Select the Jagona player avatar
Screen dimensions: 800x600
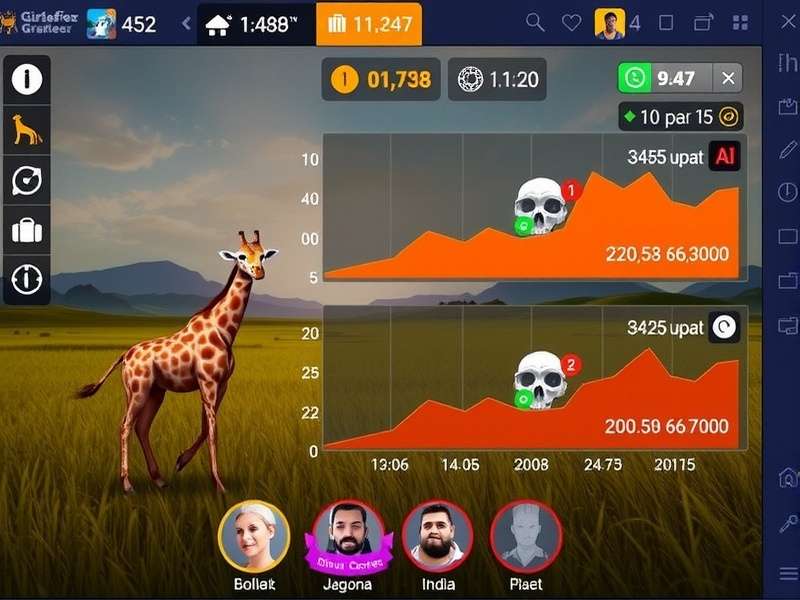coord(348,536)
